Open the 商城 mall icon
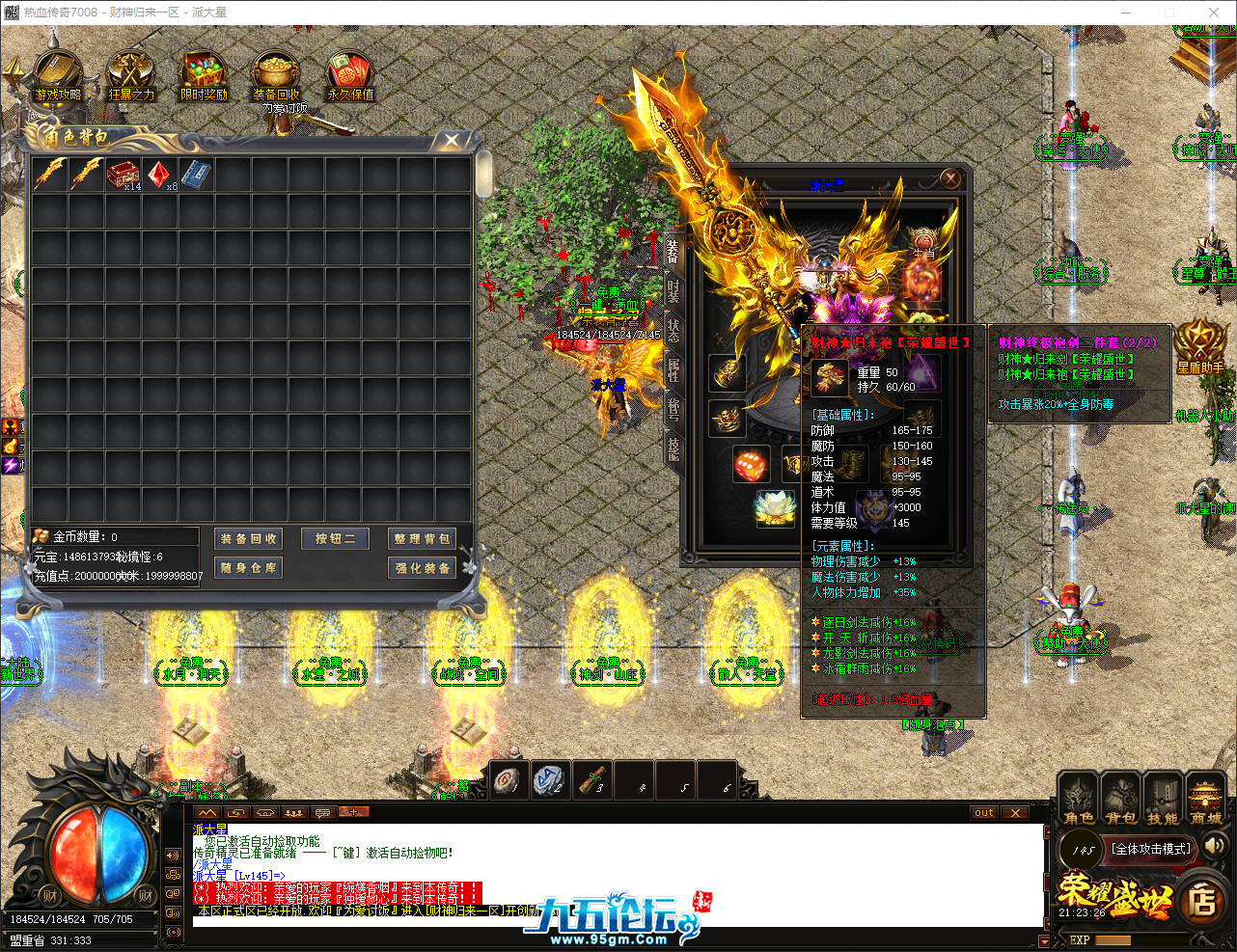The height and width of the screenshot is (952, 1237). click(x=1204, y=801)
